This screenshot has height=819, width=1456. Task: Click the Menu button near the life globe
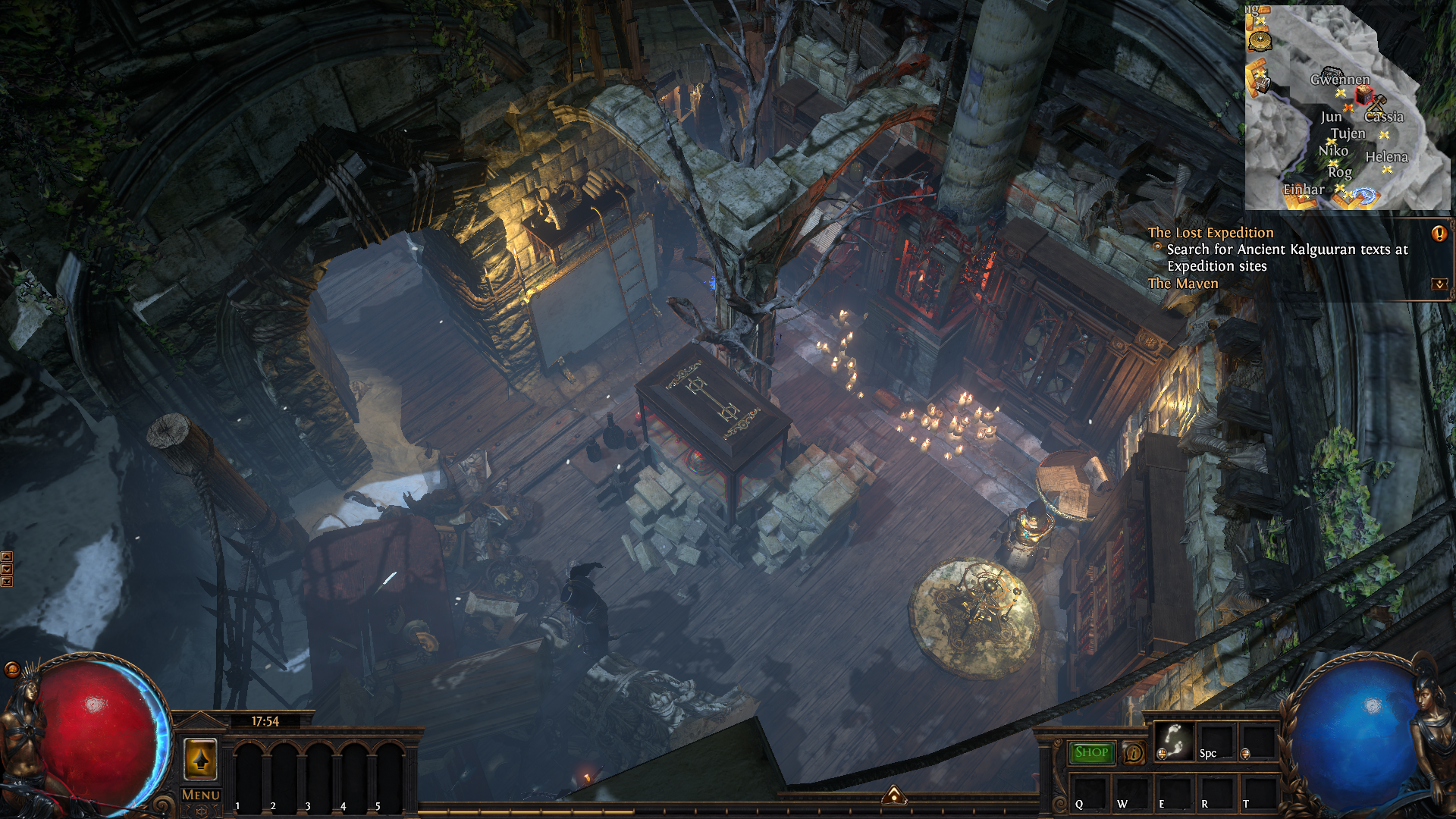coord(201,795)
